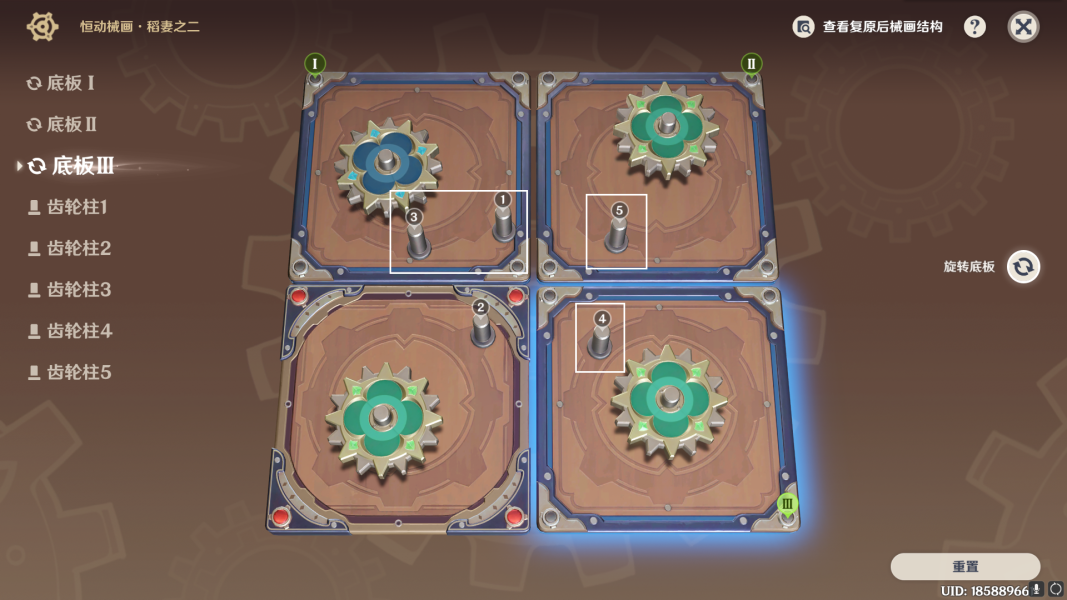
Task: Click the 旋转底板 rotate button
Action: tap(1023, 267)
